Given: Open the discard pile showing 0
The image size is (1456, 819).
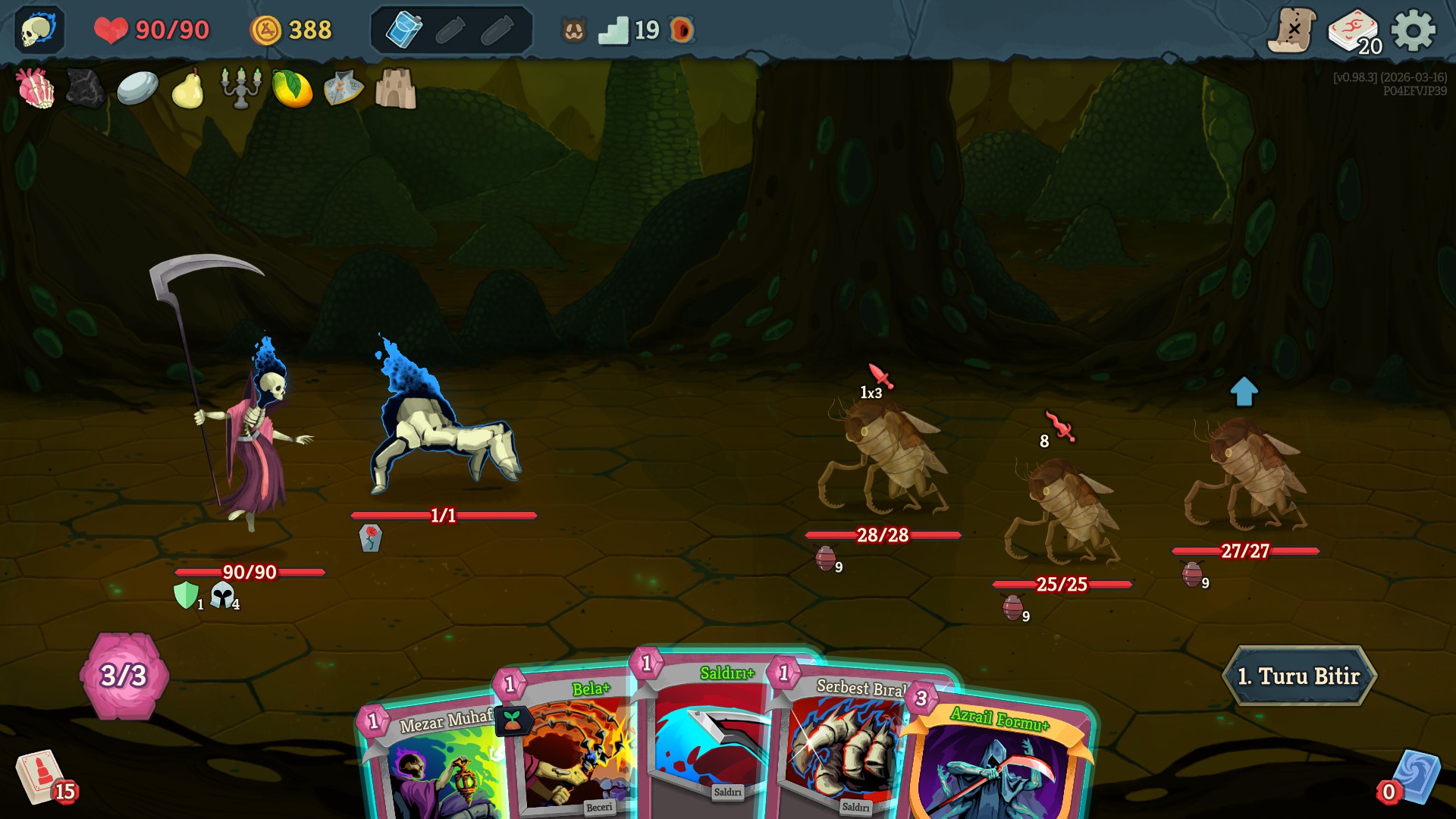Looking at the screenshot, I should 1412,779.
